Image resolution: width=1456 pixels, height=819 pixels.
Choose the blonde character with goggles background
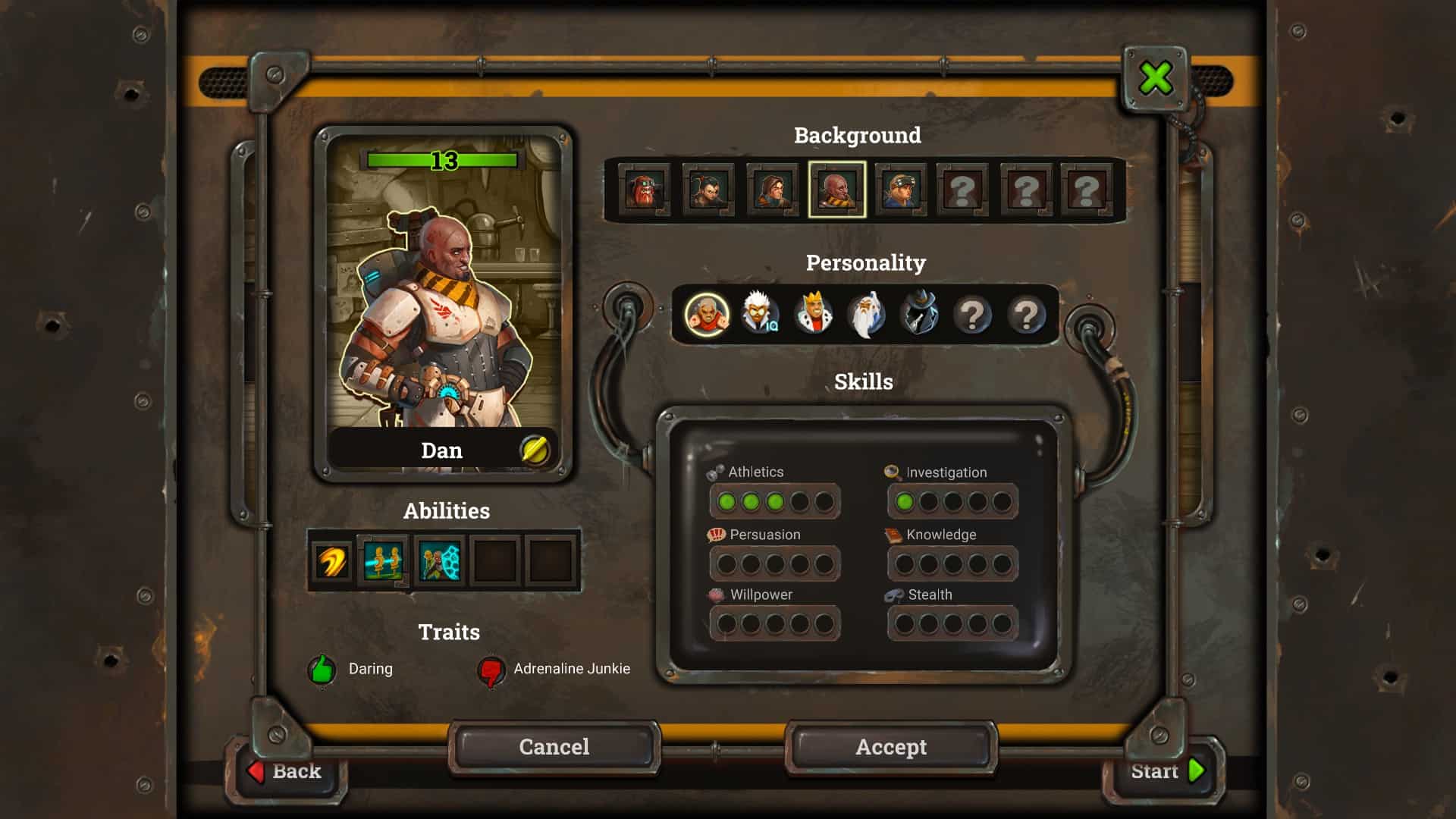pos(901,190)
